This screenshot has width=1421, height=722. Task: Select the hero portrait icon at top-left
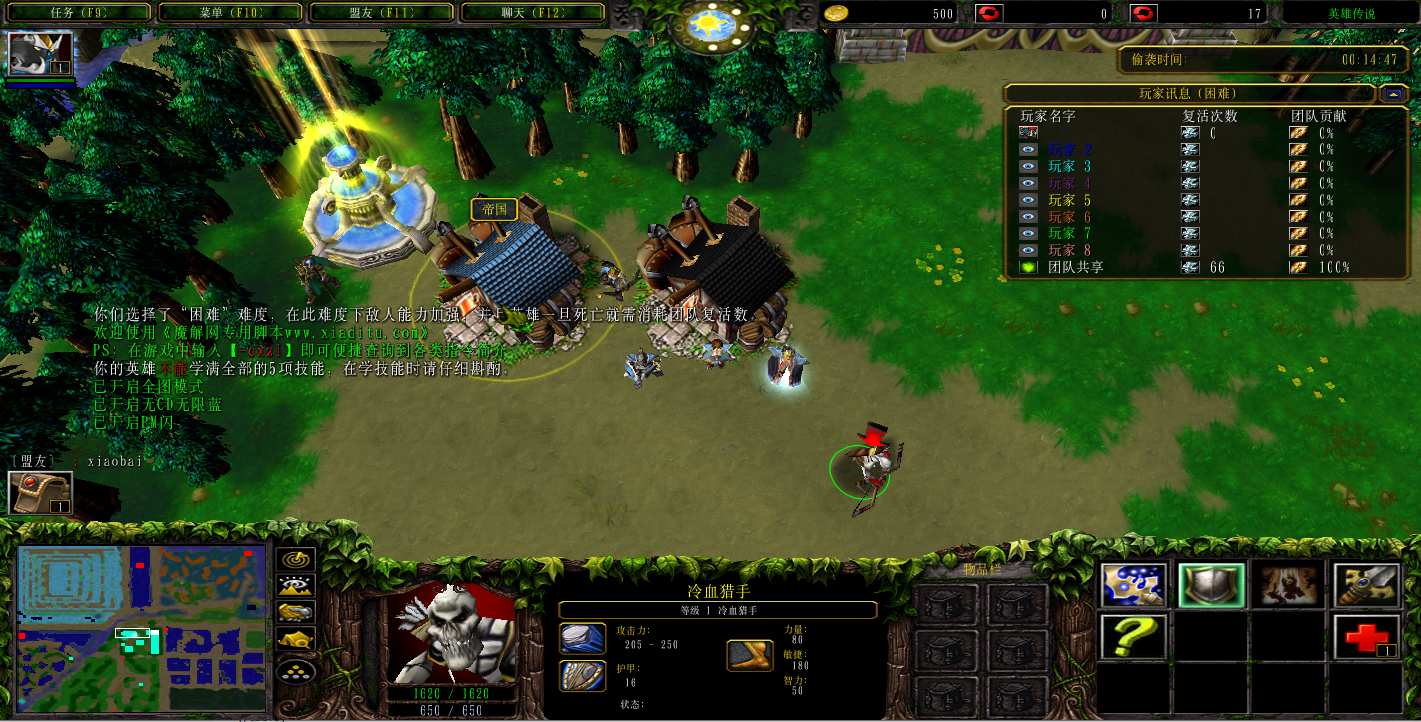[40, 54]
